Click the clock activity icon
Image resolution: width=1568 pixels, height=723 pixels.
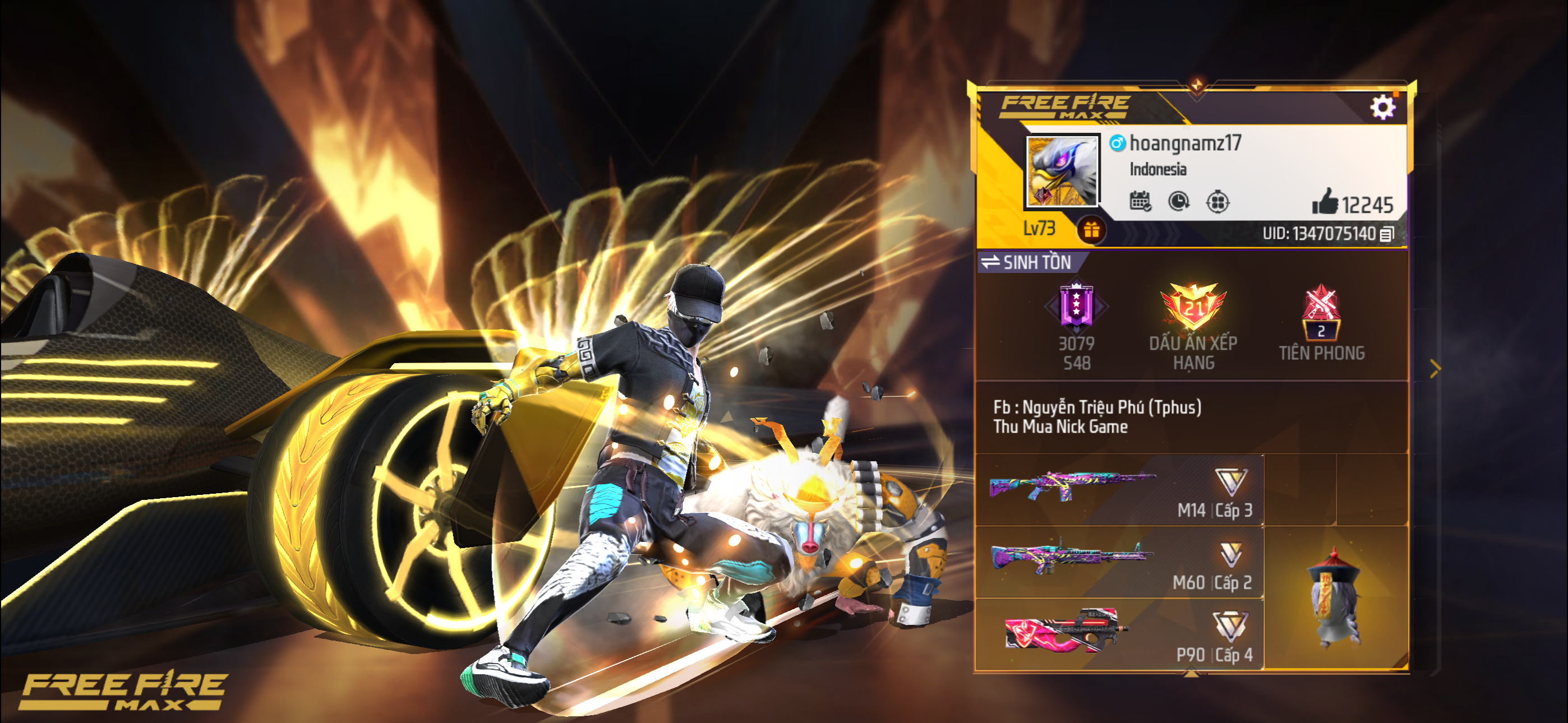[x=1178, y=201]
